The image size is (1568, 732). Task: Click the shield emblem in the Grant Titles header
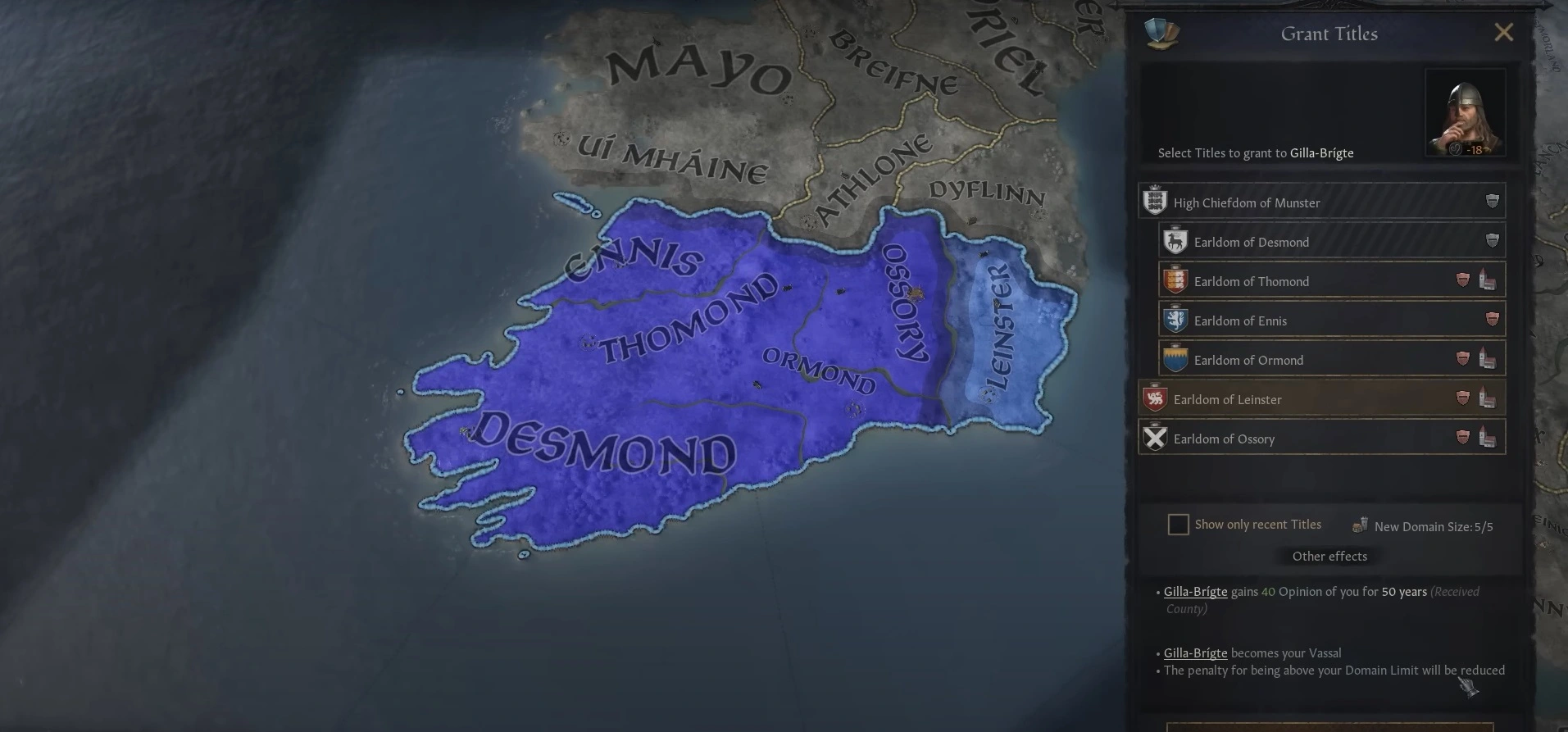1164,34
